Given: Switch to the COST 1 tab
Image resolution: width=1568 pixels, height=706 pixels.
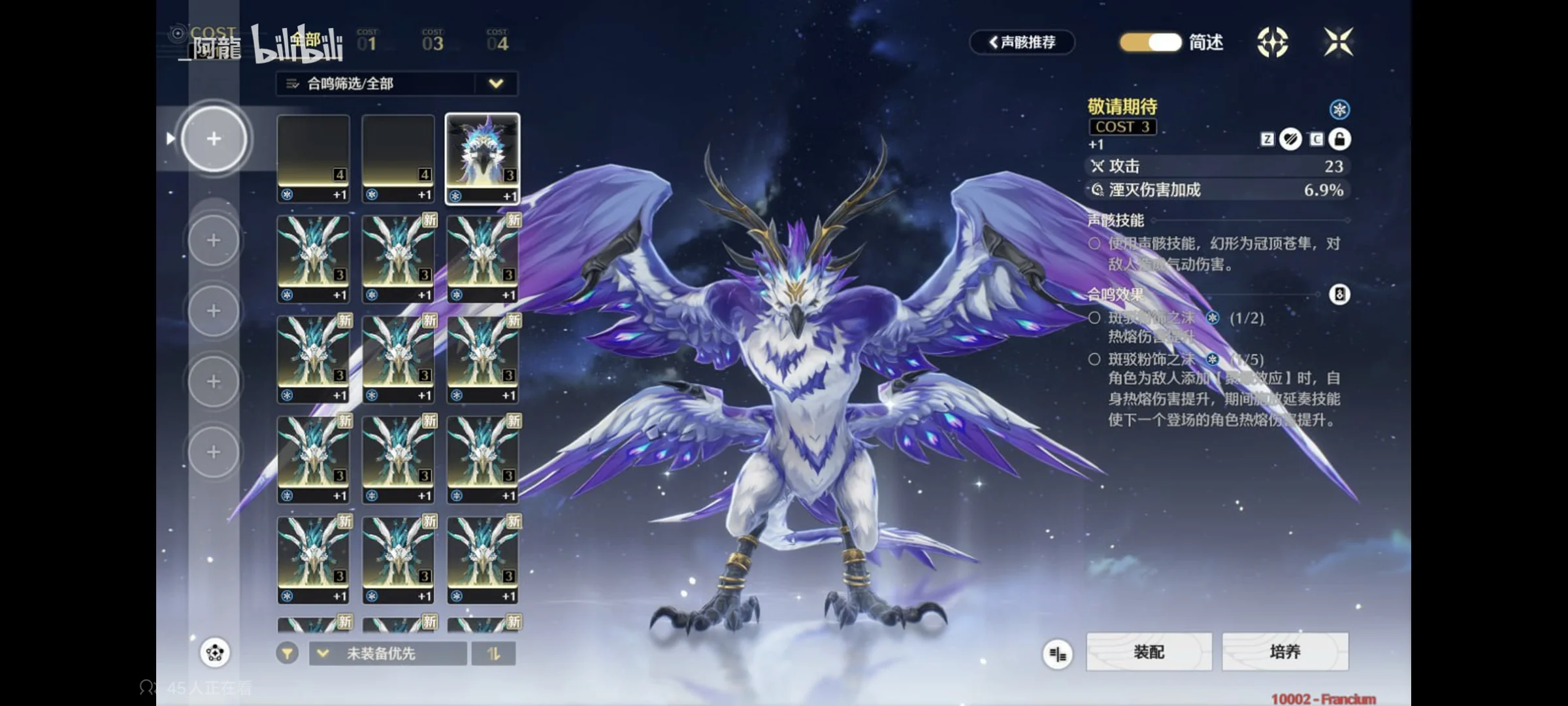Looking at the screenshot, I should pos(367,41).
